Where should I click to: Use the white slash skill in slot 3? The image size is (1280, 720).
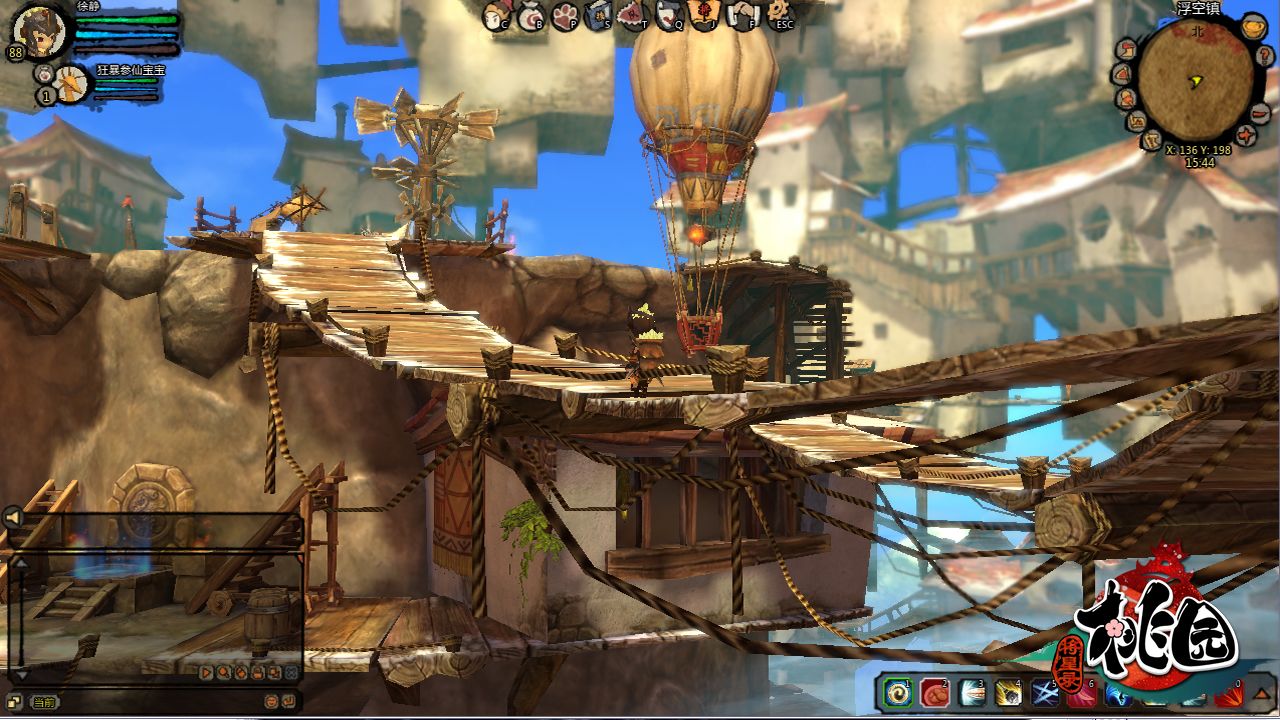(971, 694)
